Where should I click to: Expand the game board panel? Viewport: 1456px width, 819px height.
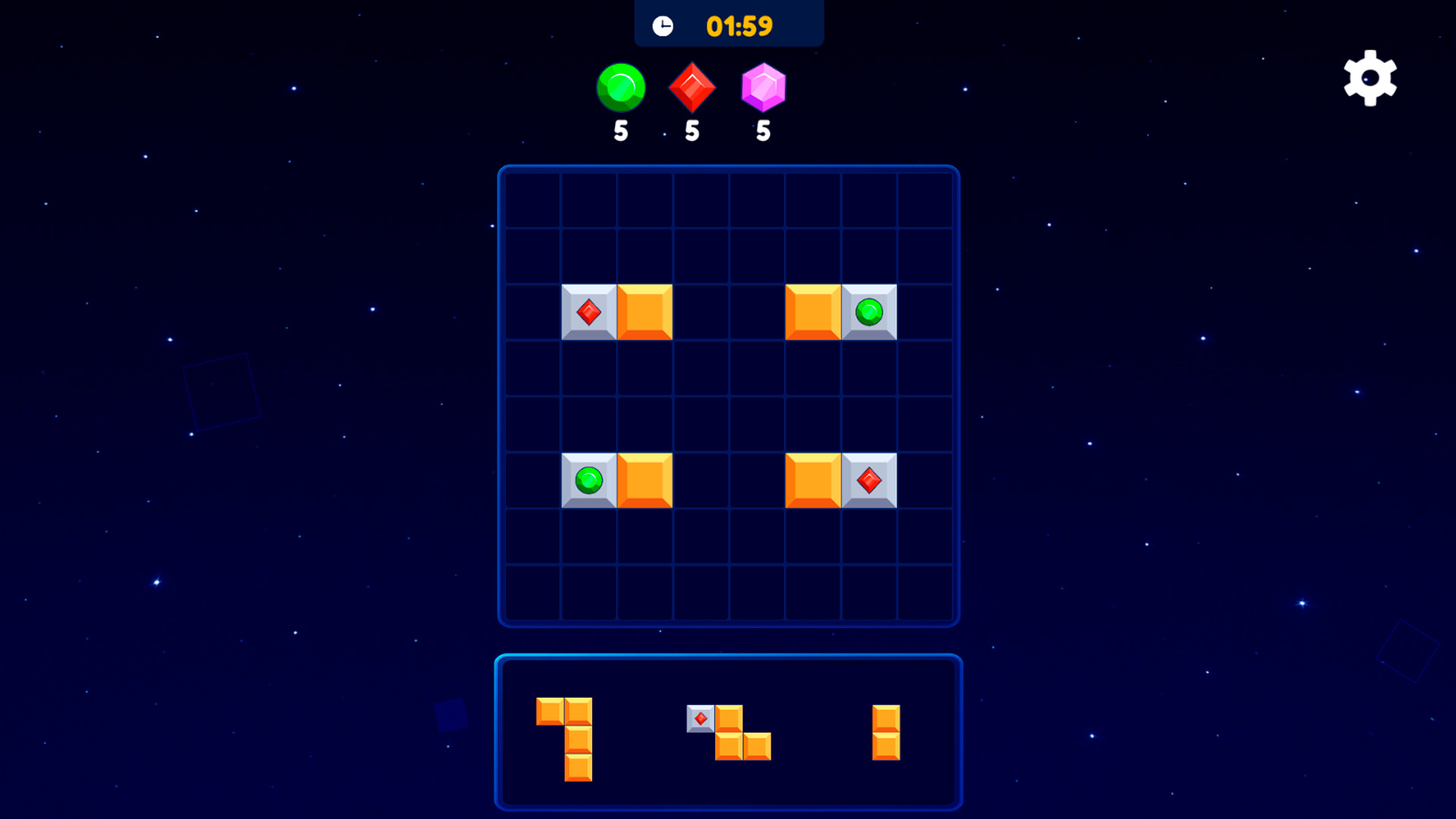[x=728, y=394]
